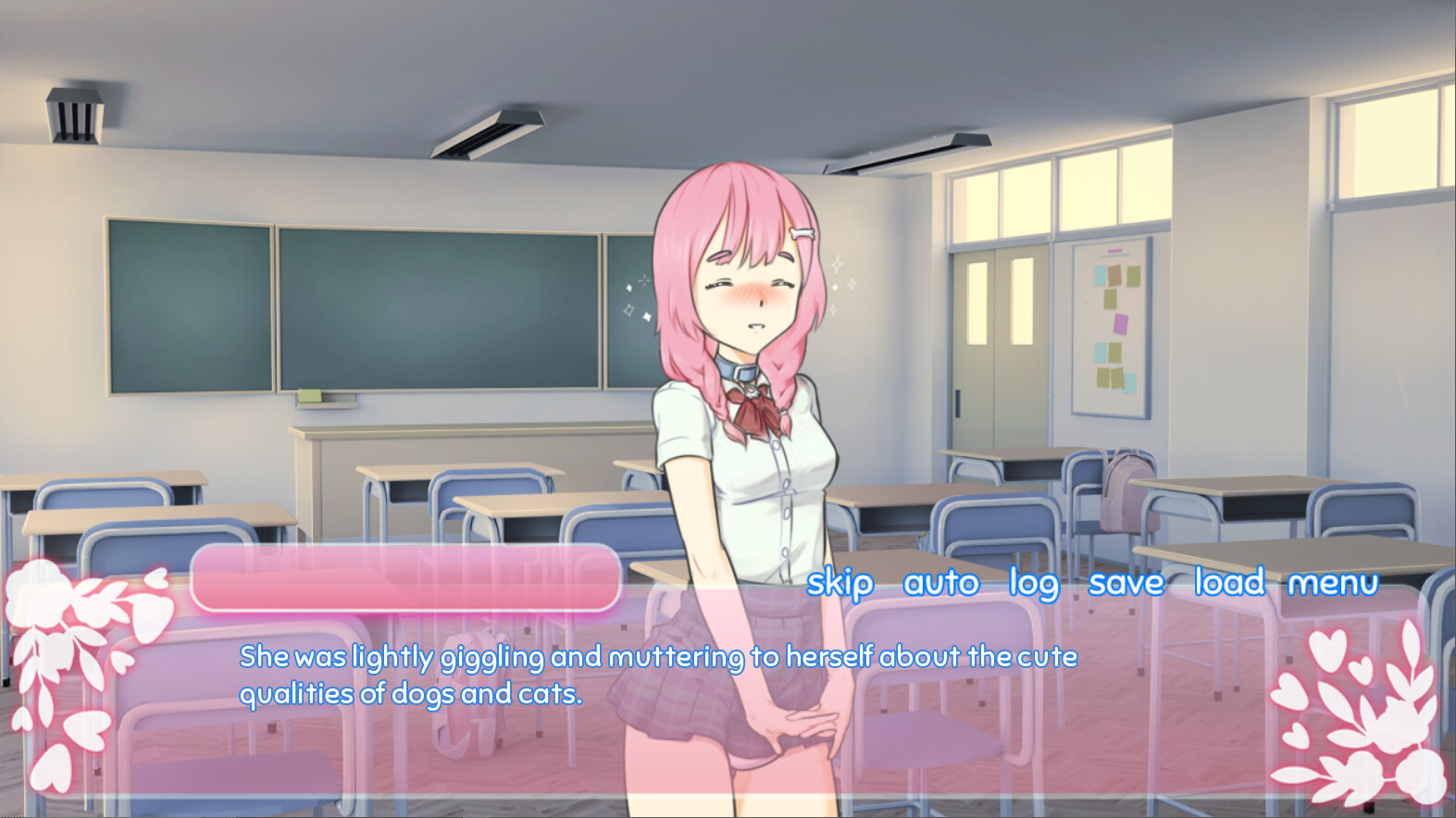Open the save screen
Image resolution: width=1456 pixels, height=818 pixels.
(x=1126, y=584)
